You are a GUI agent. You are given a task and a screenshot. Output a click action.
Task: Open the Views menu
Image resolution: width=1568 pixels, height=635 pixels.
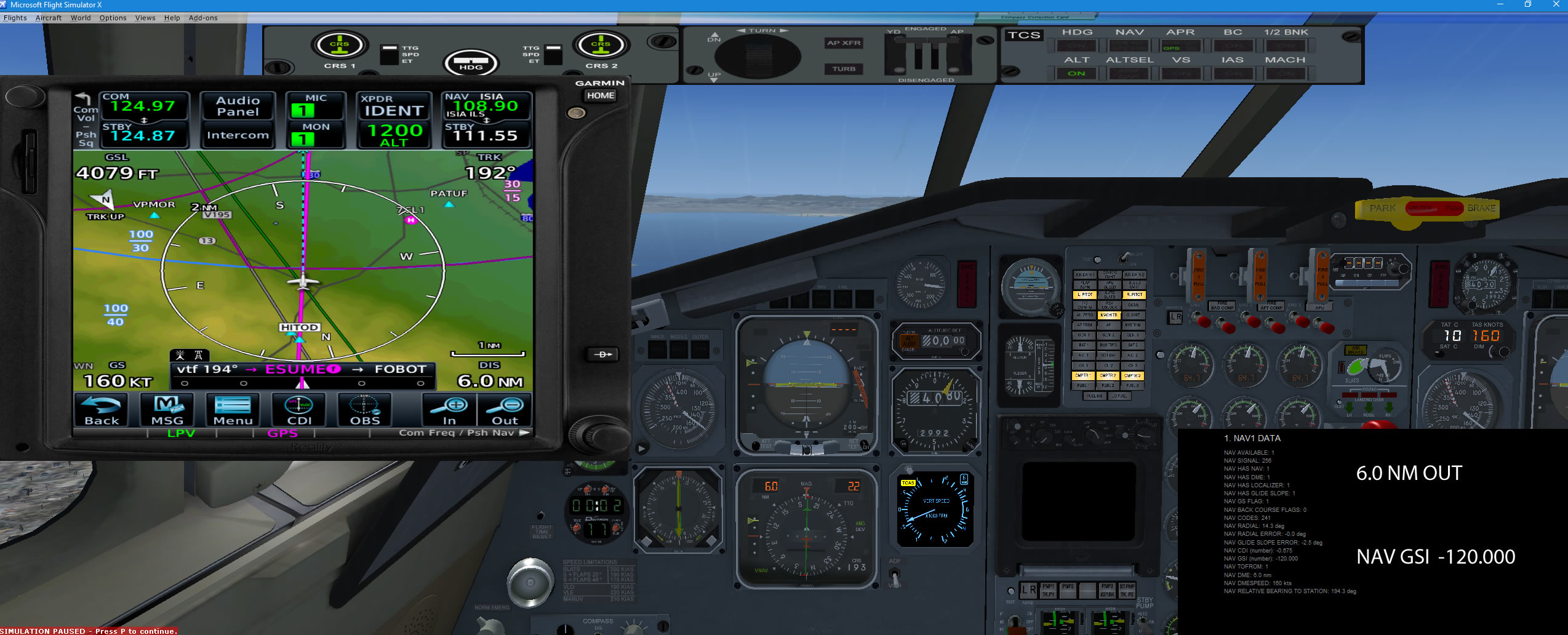point(145,18)
